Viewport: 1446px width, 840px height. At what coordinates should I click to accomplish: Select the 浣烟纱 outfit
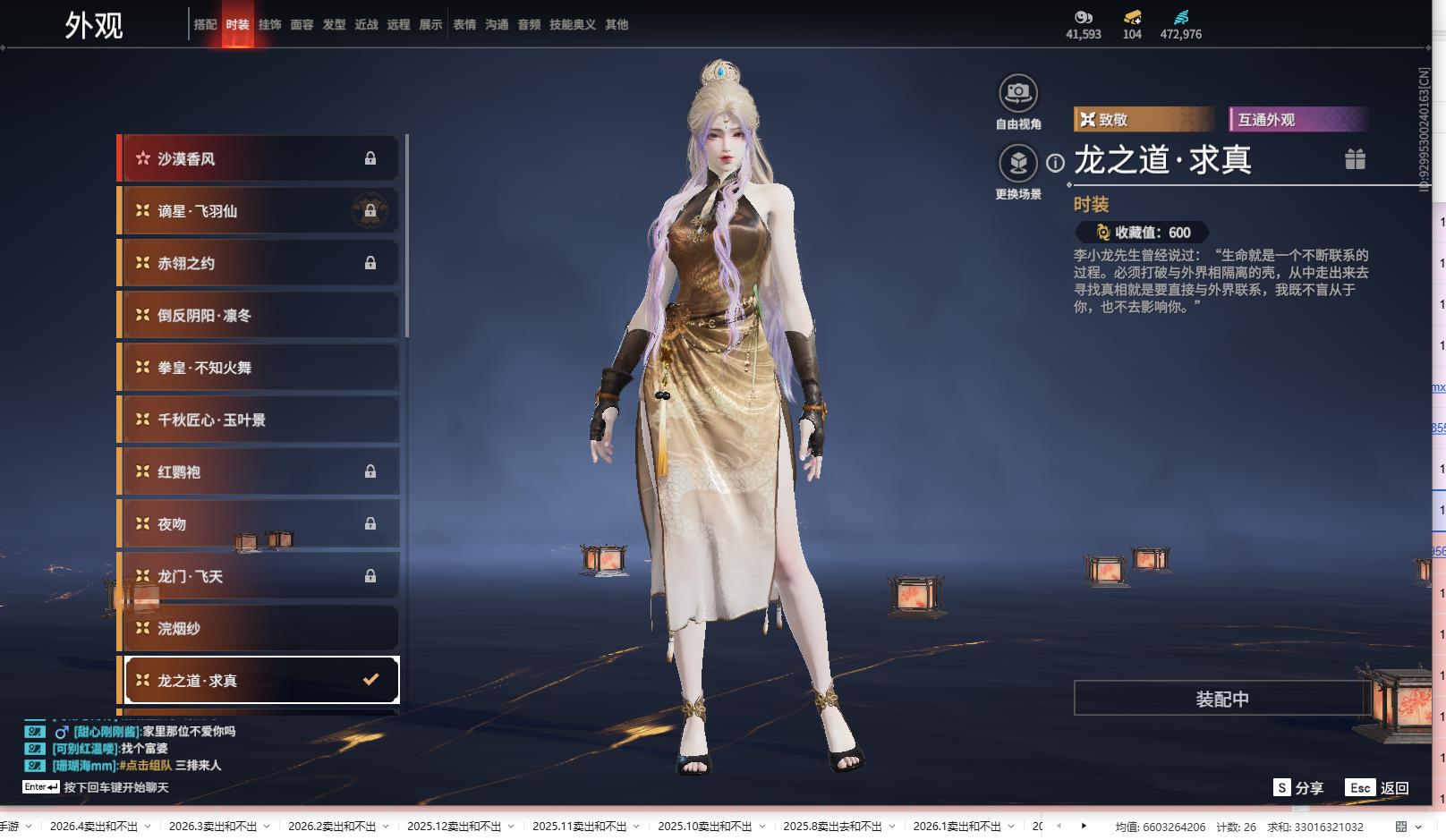pos(259,628)
